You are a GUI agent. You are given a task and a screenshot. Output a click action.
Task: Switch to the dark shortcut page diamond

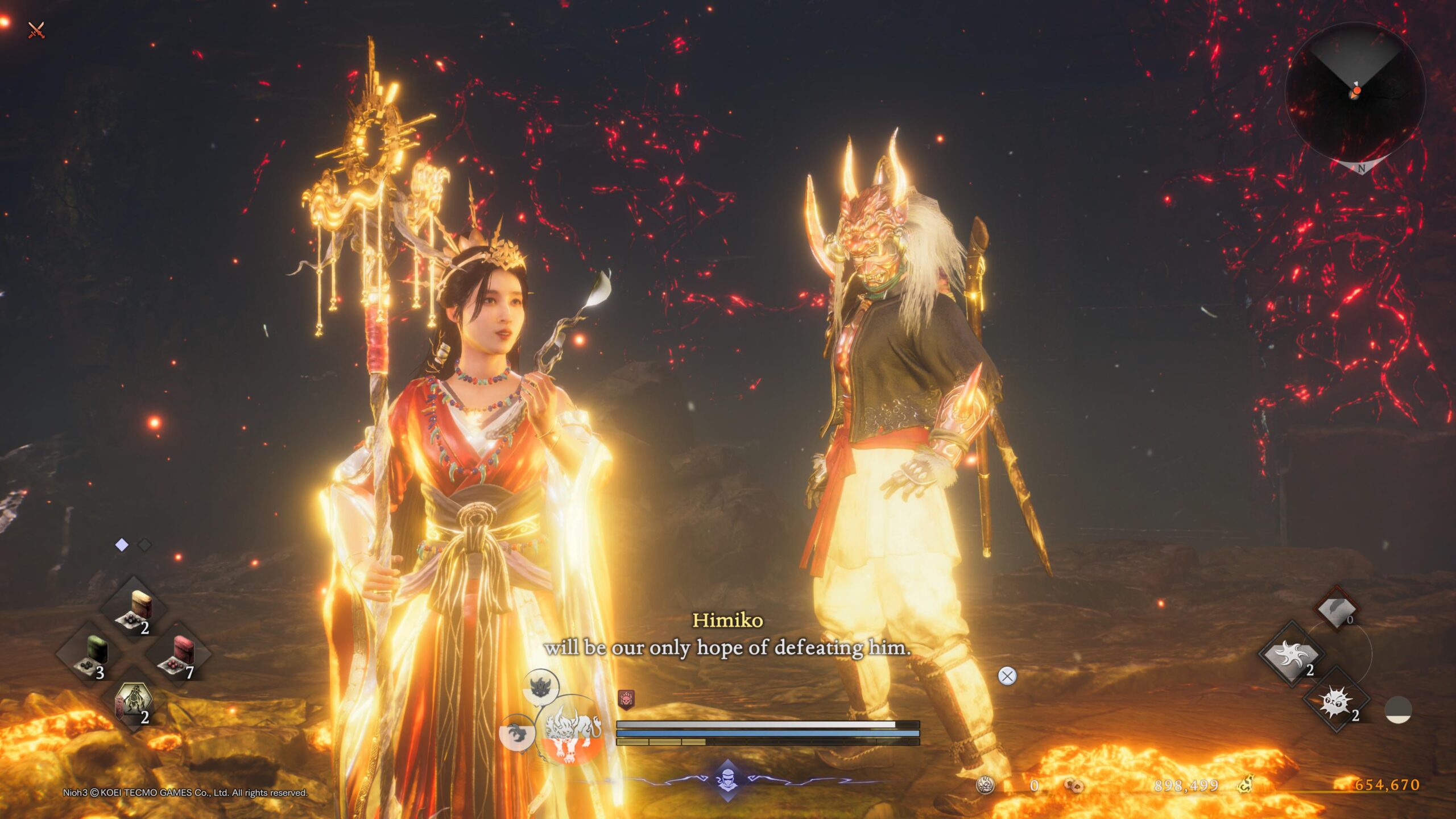click(x=145, y=545)
